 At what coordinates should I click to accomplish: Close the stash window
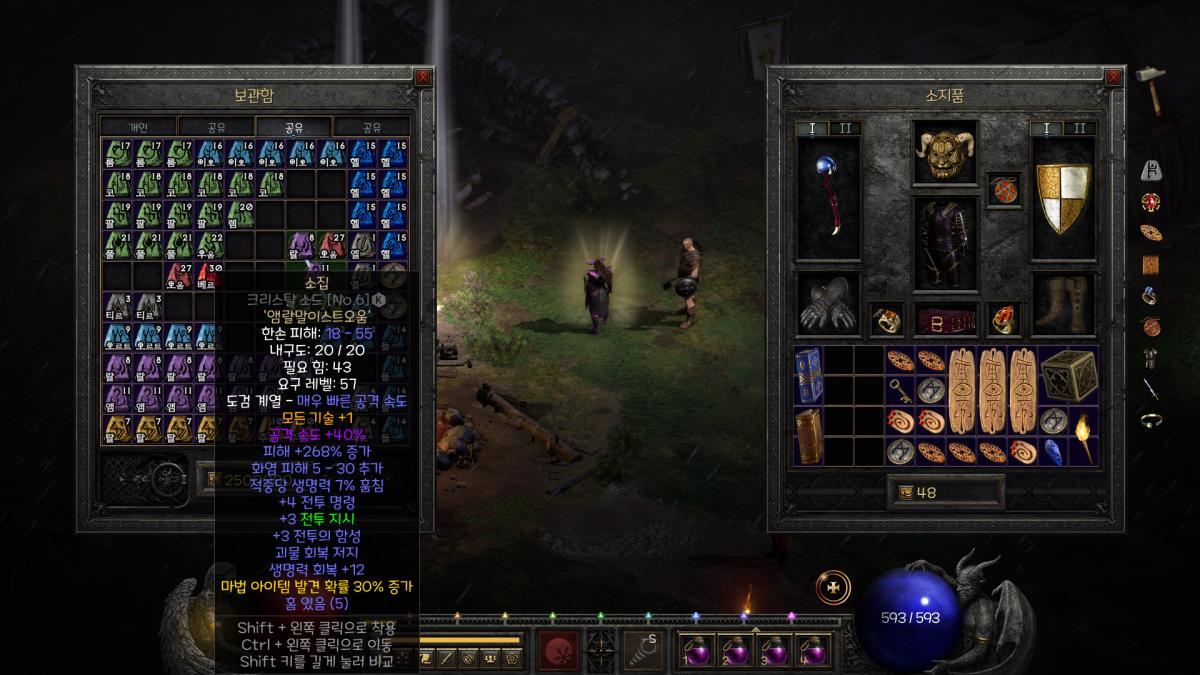[423, 77]
